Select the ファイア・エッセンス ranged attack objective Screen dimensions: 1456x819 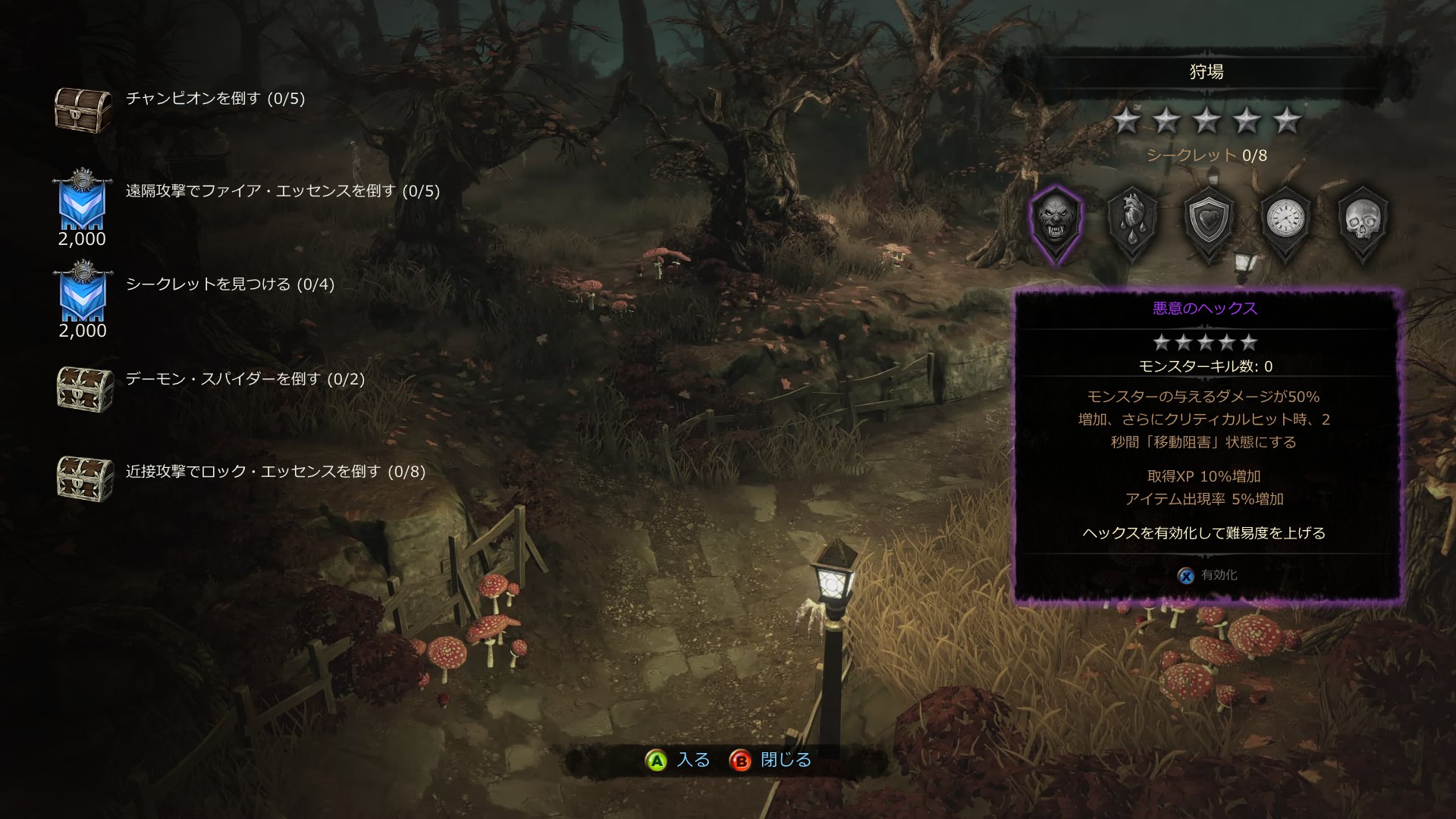[283, 191]
